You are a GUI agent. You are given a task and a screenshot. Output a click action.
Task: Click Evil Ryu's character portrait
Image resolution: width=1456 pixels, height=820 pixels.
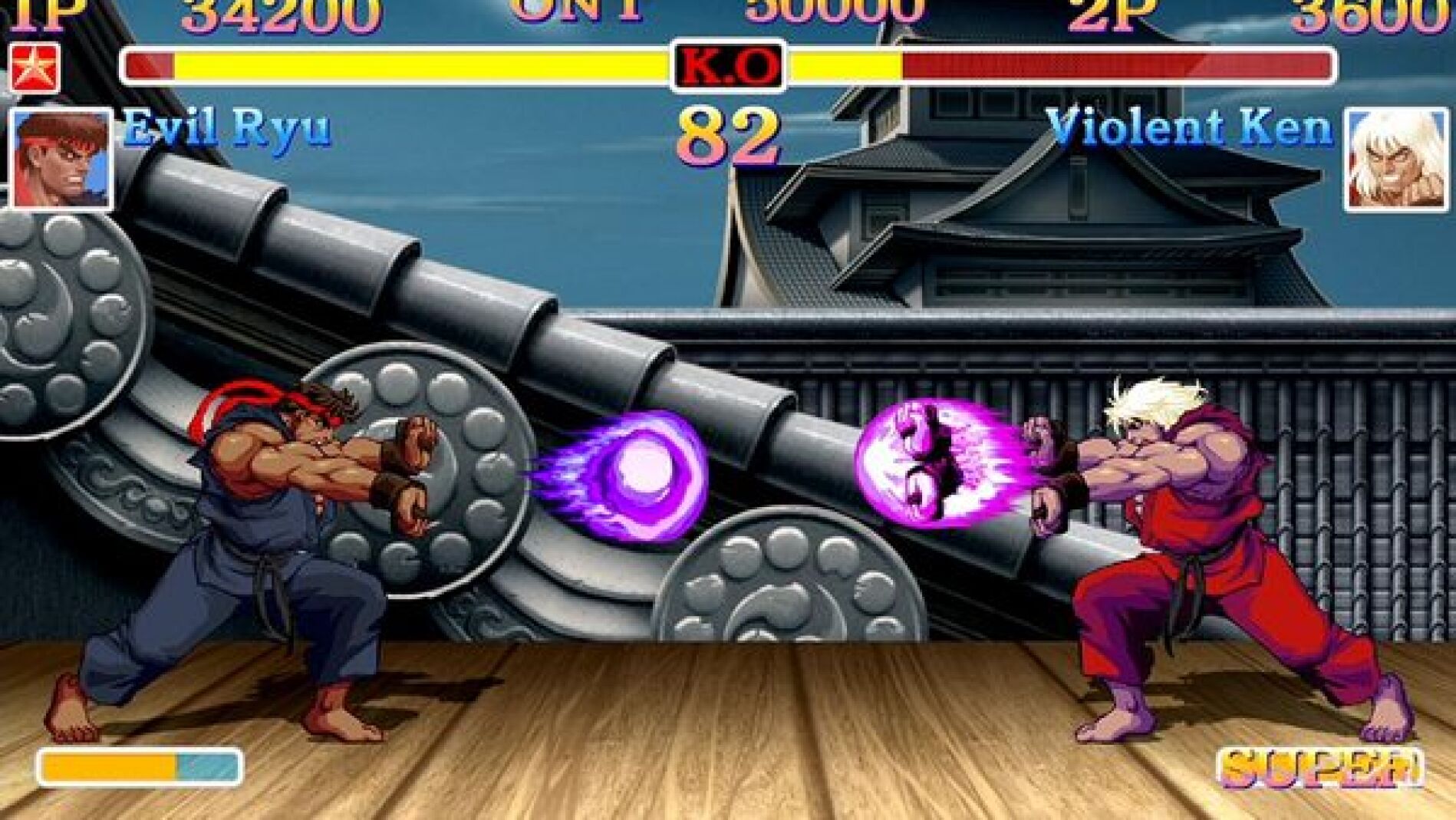(61, 160)
